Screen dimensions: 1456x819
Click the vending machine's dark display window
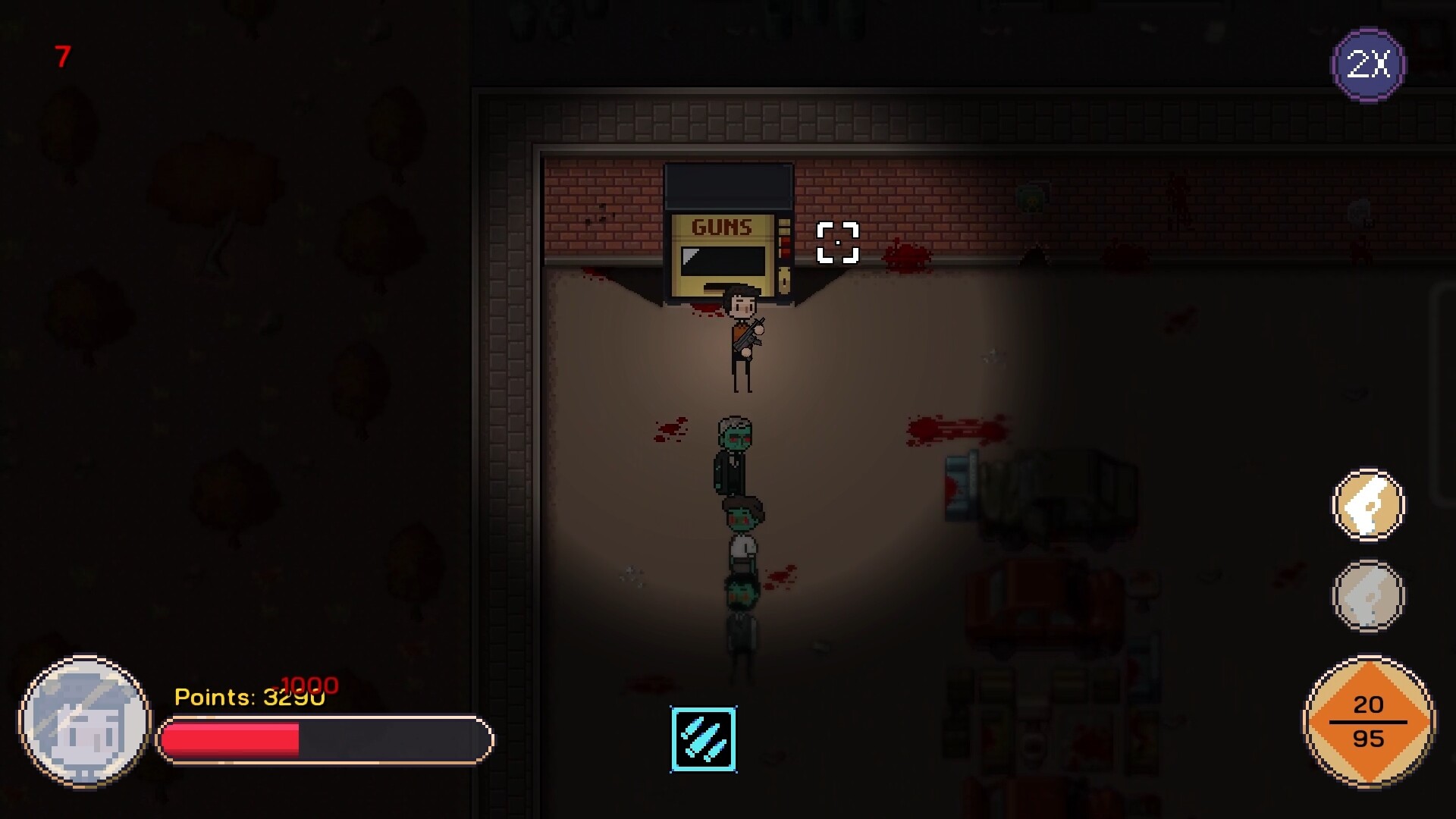pos(724,260)
